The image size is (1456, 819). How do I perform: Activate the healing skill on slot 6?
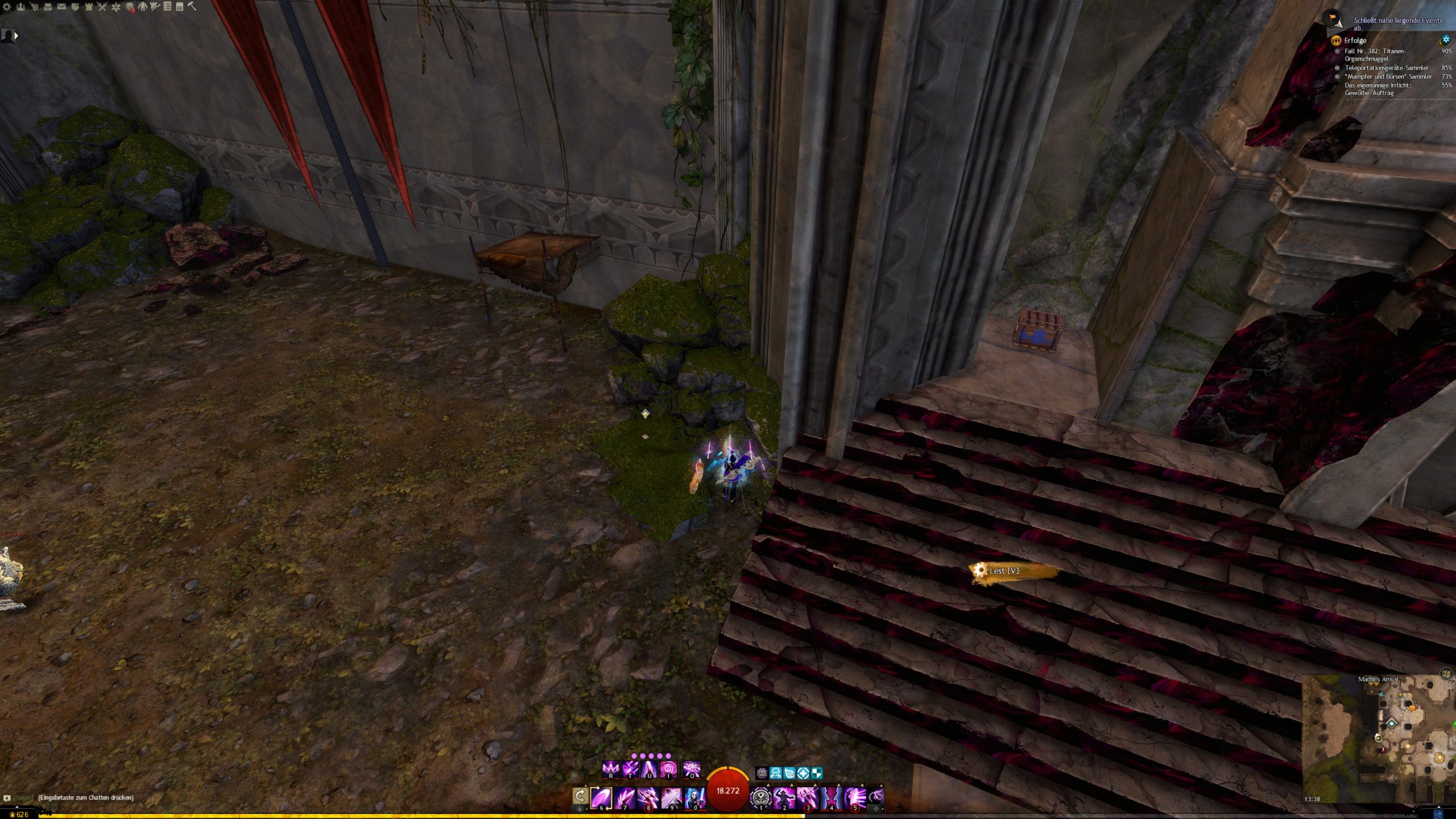601,797
